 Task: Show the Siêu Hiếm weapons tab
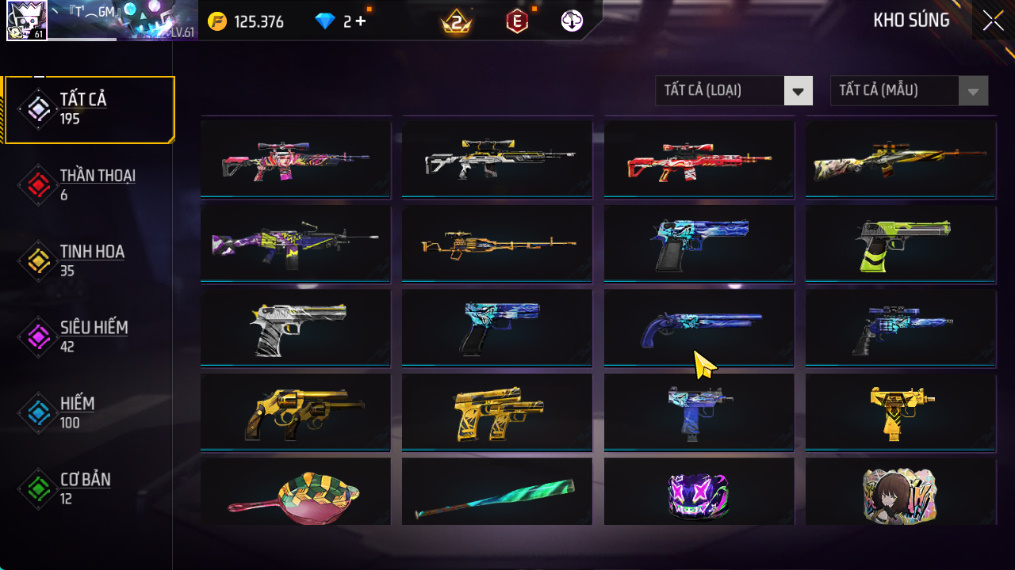88,337
